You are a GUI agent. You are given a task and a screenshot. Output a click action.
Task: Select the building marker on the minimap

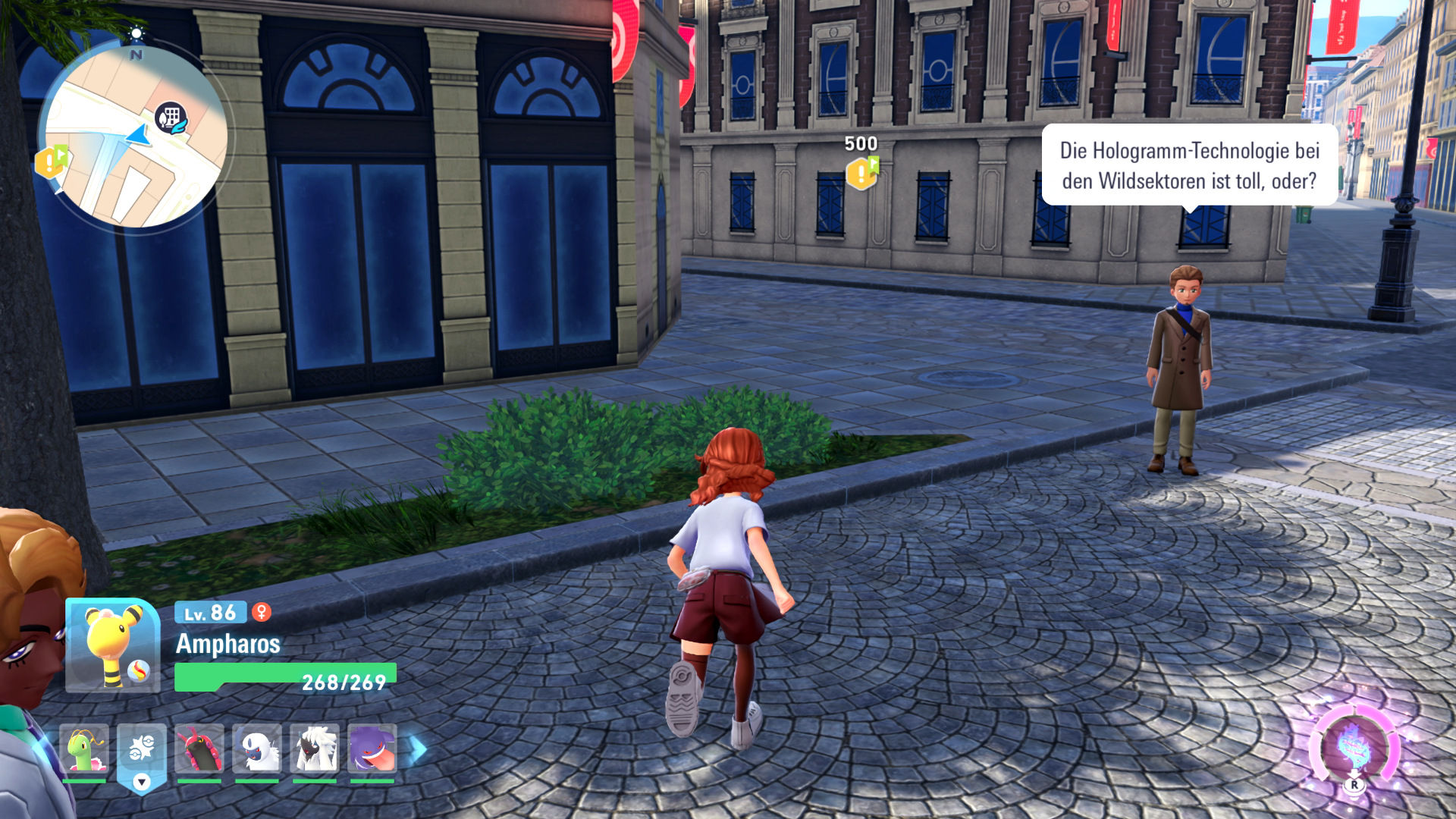point(171,118)
